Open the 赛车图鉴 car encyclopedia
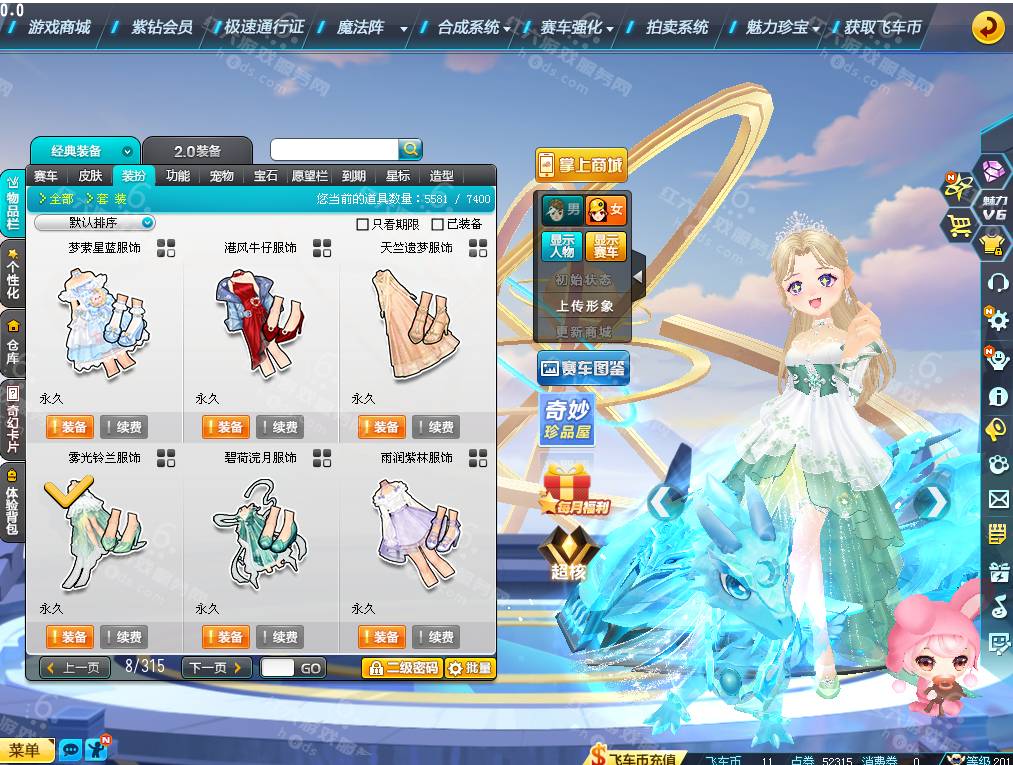The height and width of the screenshot is (765, 1013). tap(583, 368)
